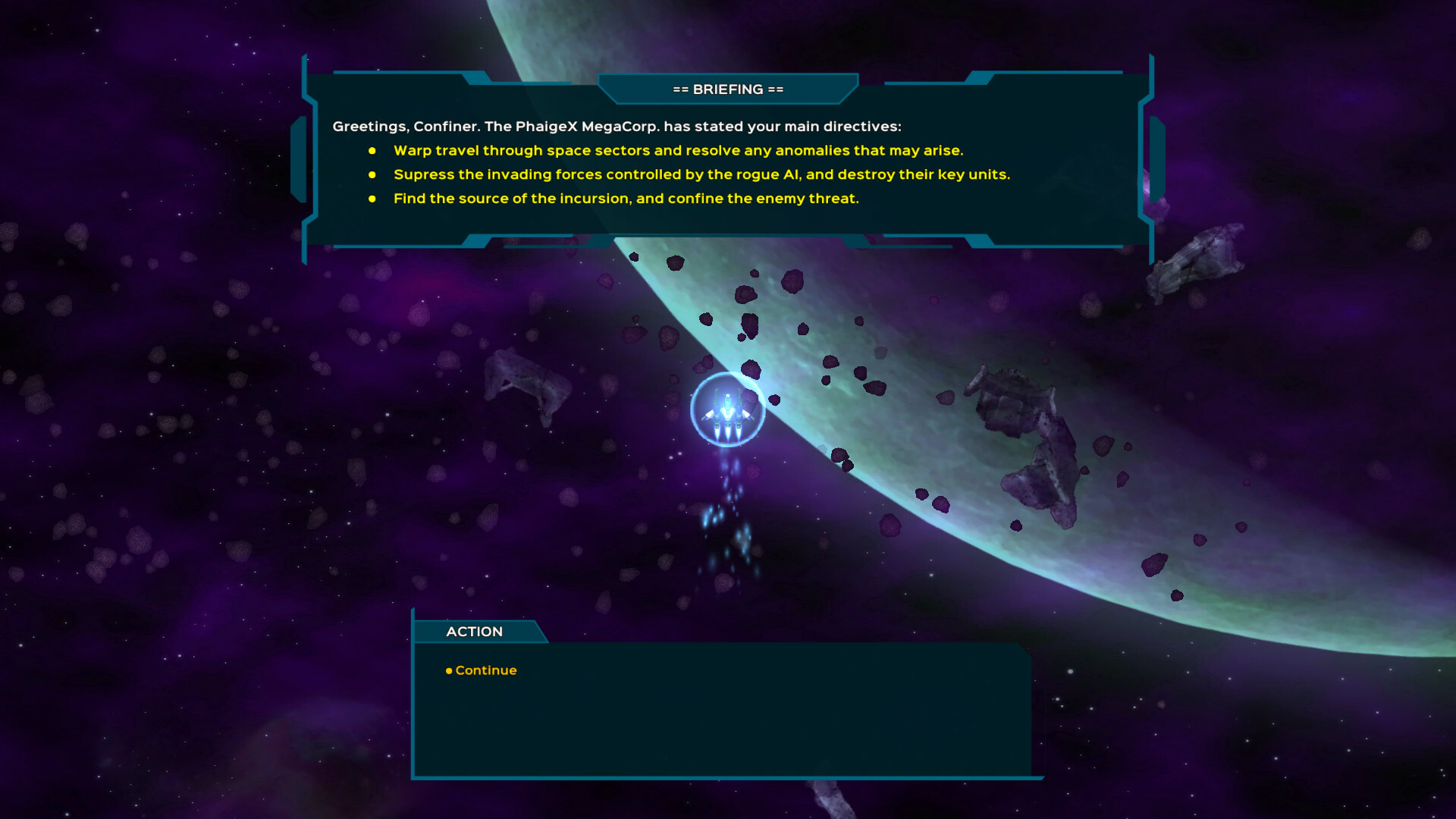Screen dimensions: 1456x819
Task: Toggle the Continue option's radio marker
Action: click(447, 670)
